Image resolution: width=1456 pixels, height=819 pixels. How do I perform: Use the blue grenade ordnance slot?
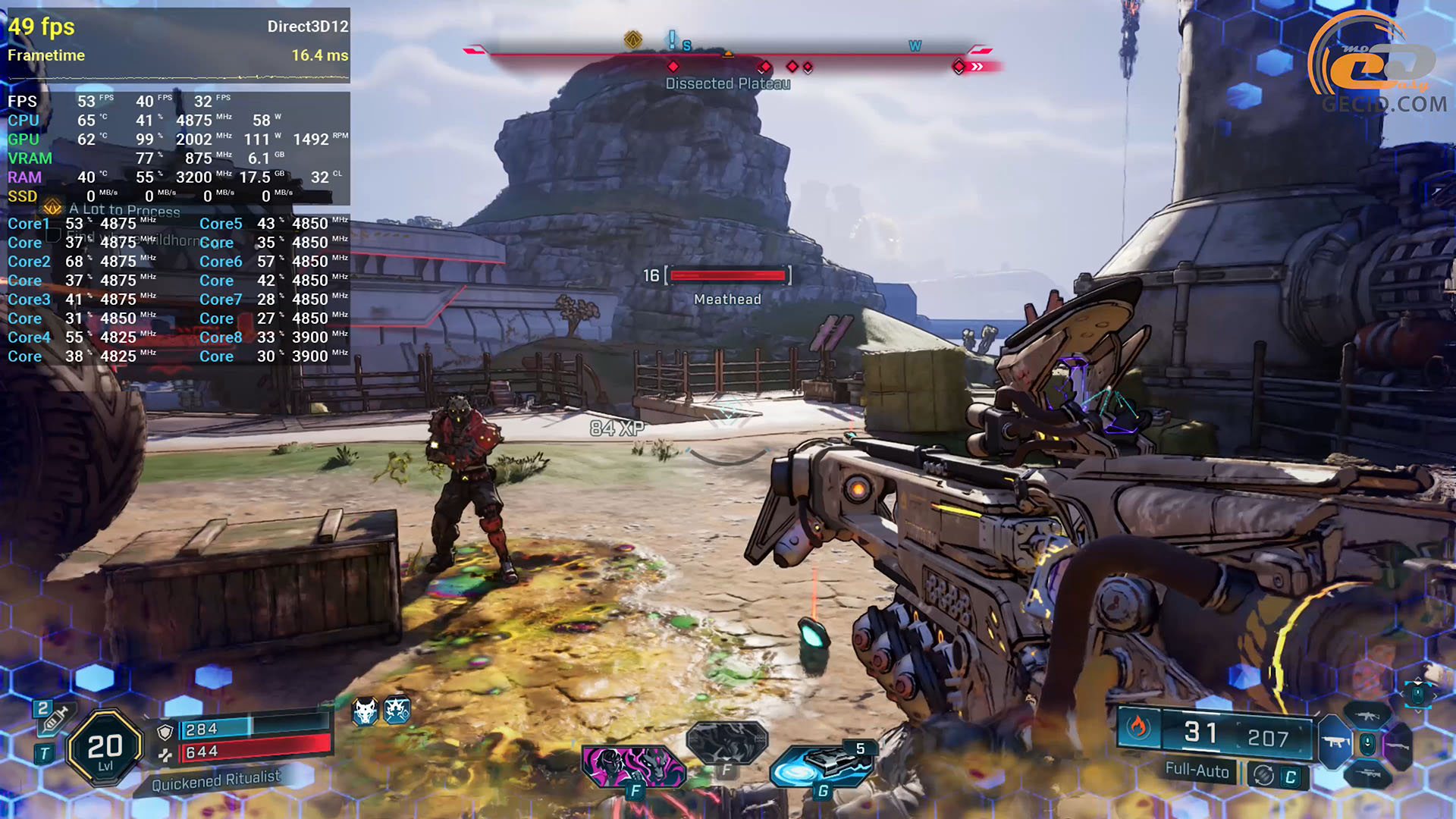point(821,764)
